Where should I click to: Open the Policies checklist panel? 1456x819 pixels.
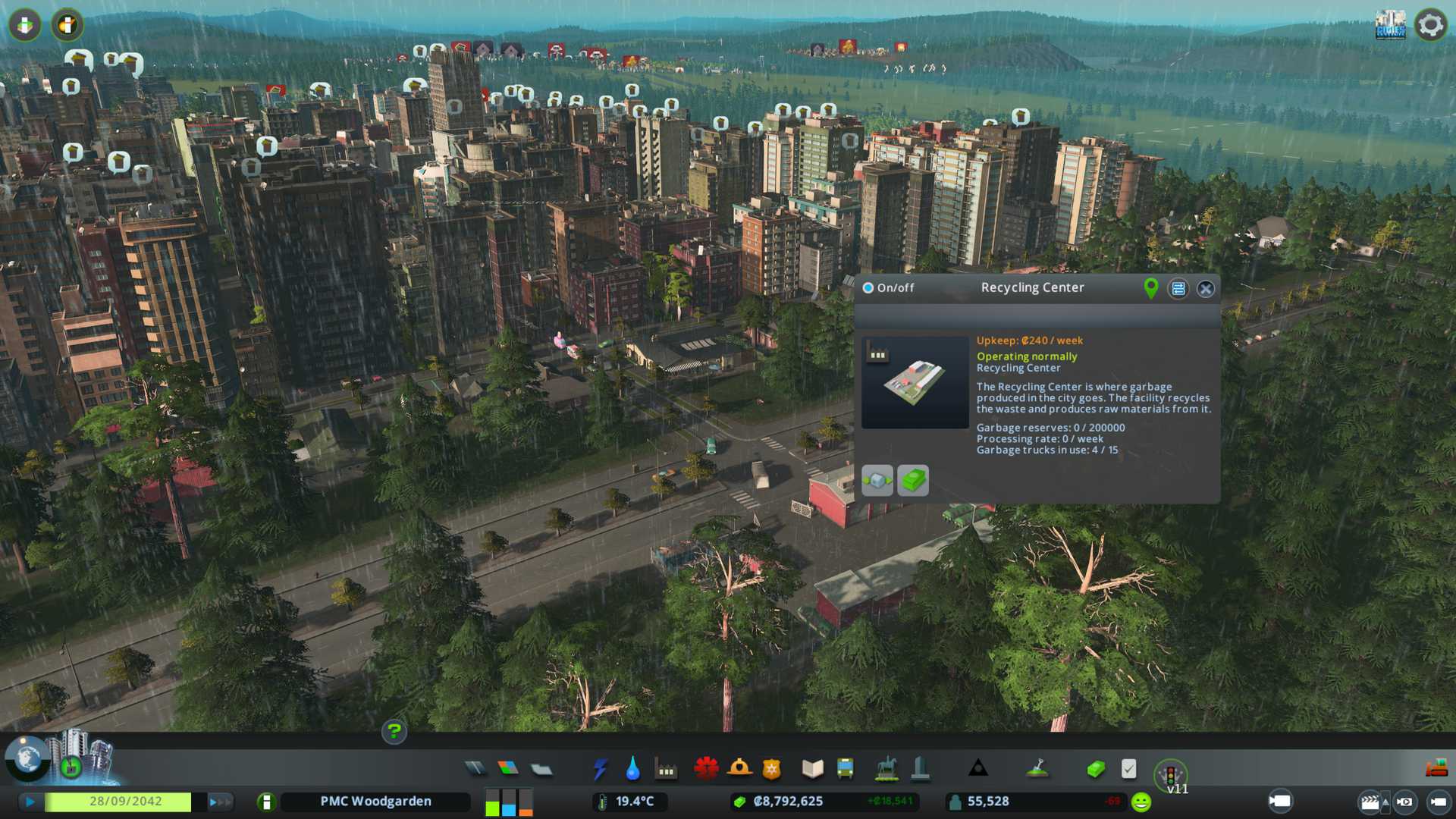(x=1128, y=769)
